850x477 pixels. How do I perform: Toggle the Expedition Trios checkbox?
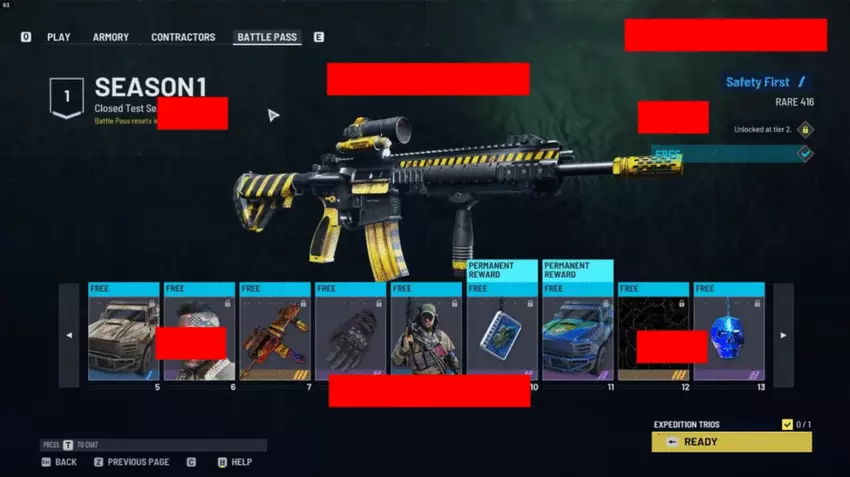[787, 424]
